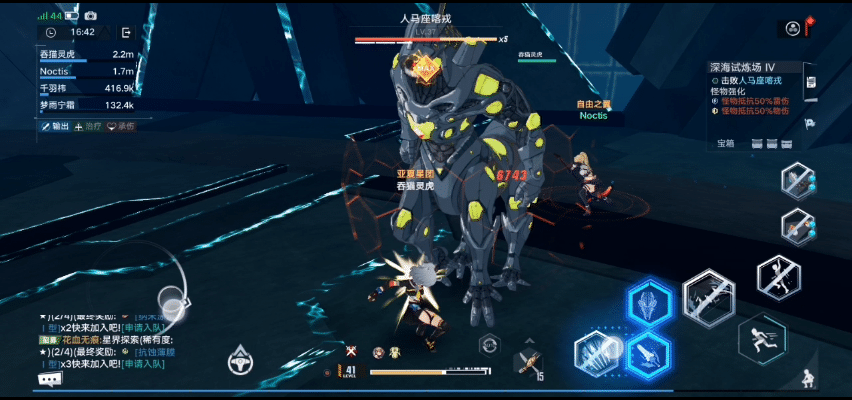The height and width of the screenshot is (400, 852).
Task: Activate the glowing blue crystal skill
Action: click(649, 303)
